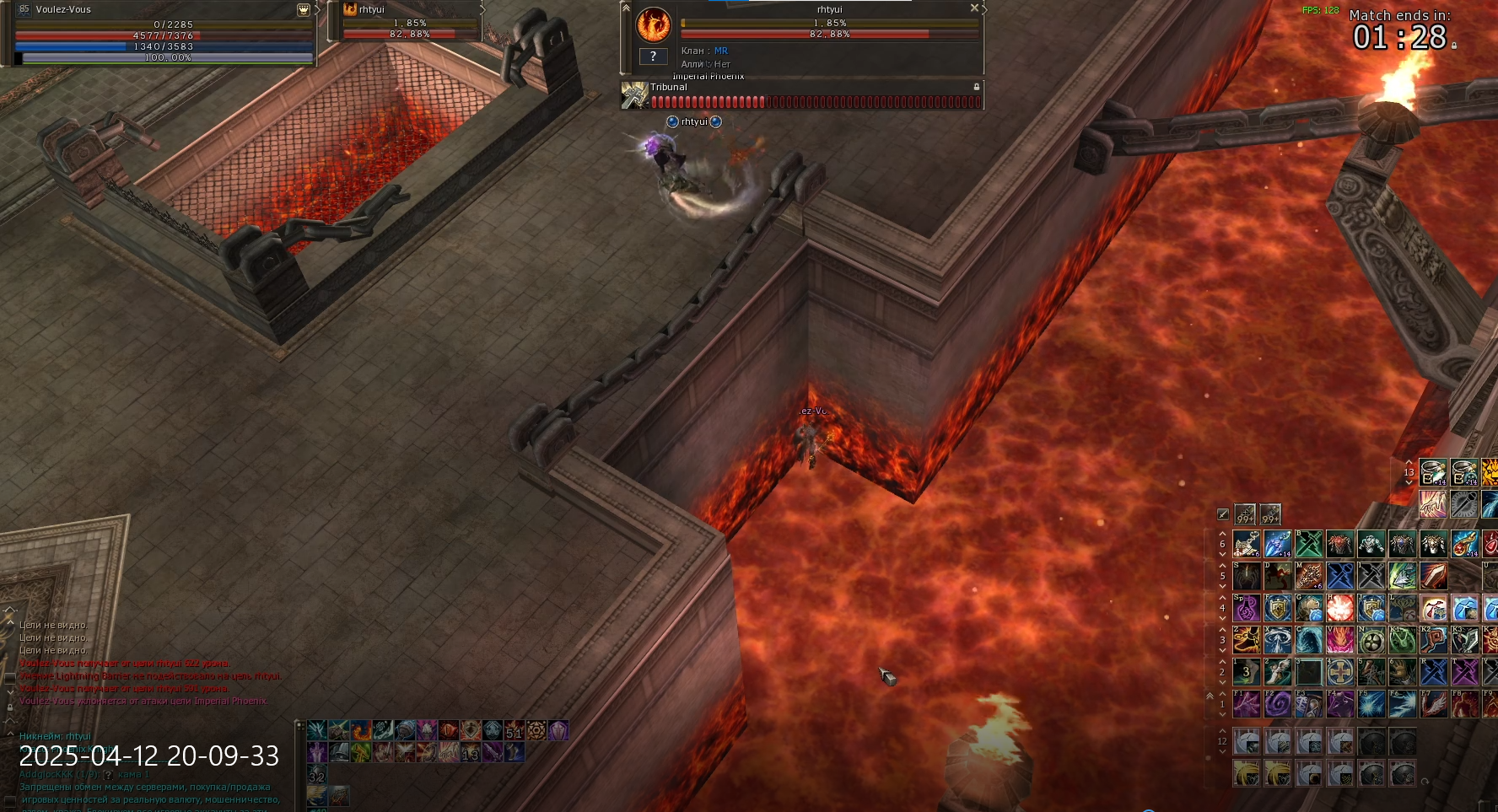
Task: Toggle the lock on the Tribunal bar
Action: [977, 87]
